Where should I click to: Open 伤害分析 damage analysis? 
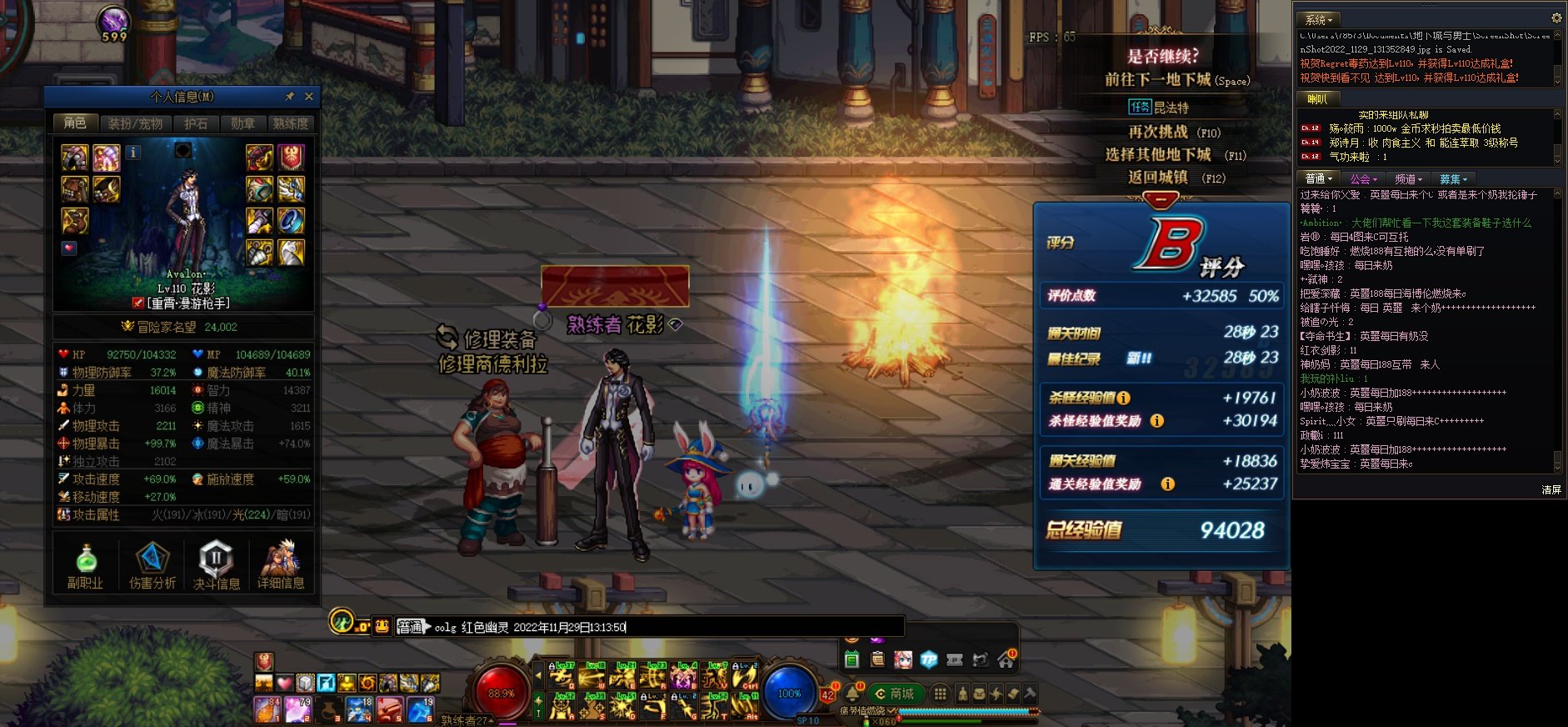click(152, 566)
